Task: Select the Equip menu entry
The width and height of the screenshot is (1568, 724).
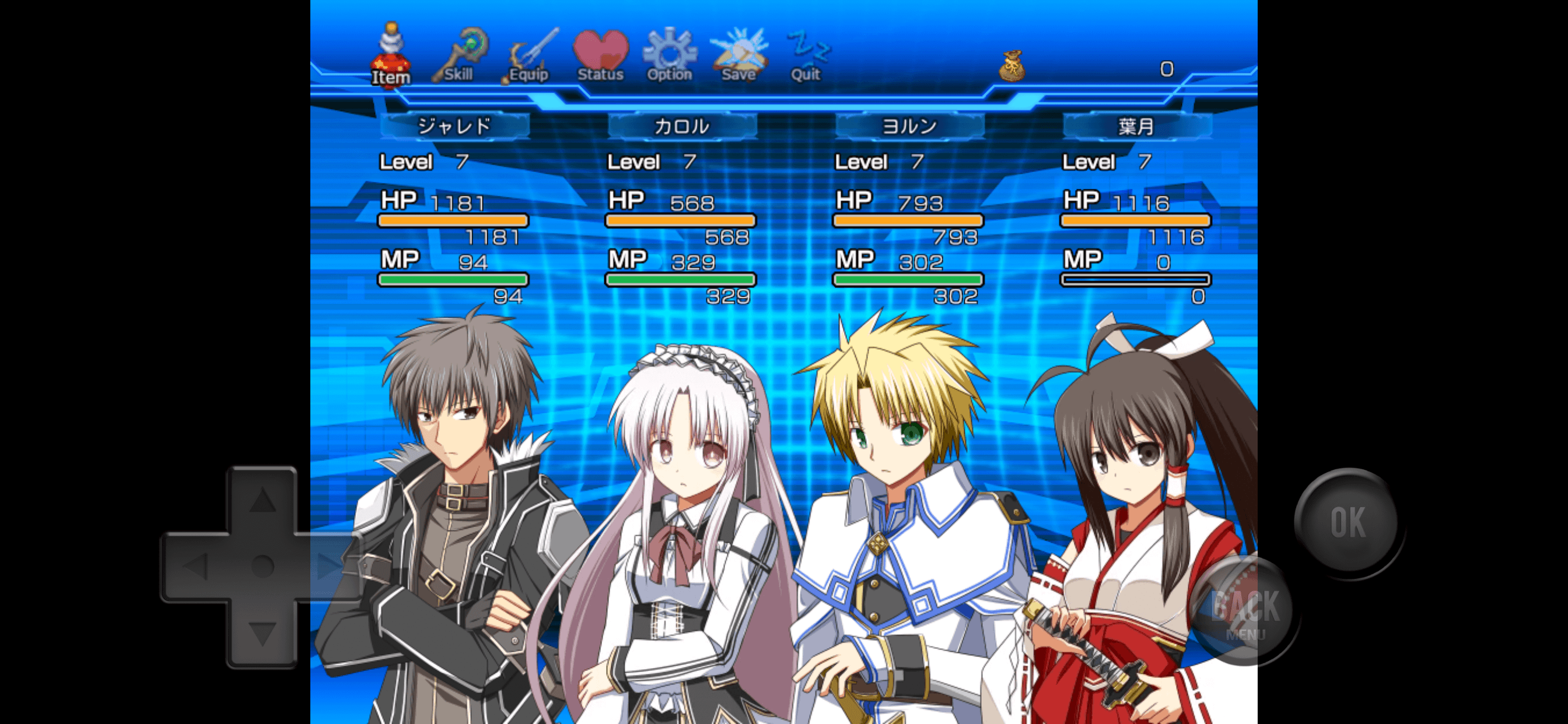Action: tap(530, 57)
